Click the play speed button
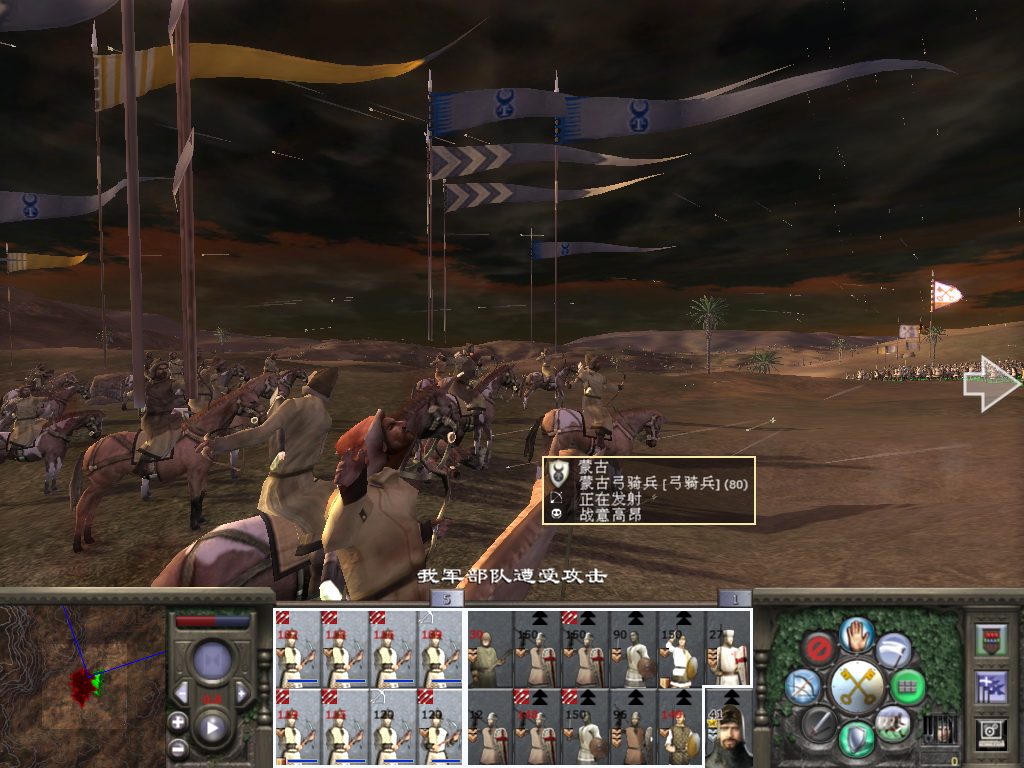The width and height of the screenshot is (1024, 768). click(x=211, y=727)
